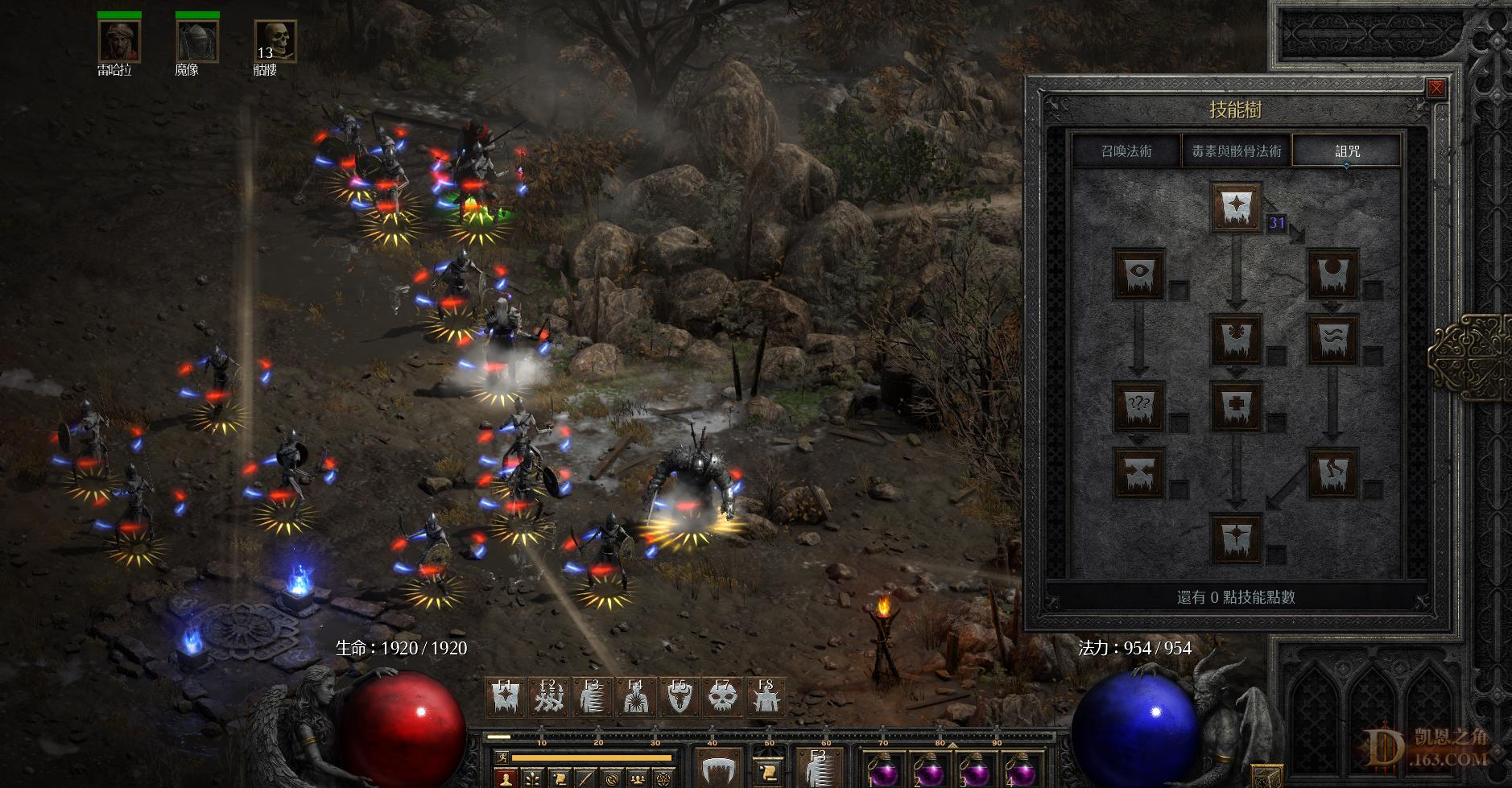Click the Rogue mercenary portrait
The width and height of the screenshot is (1512, 788).
click(x=119, y=41)
